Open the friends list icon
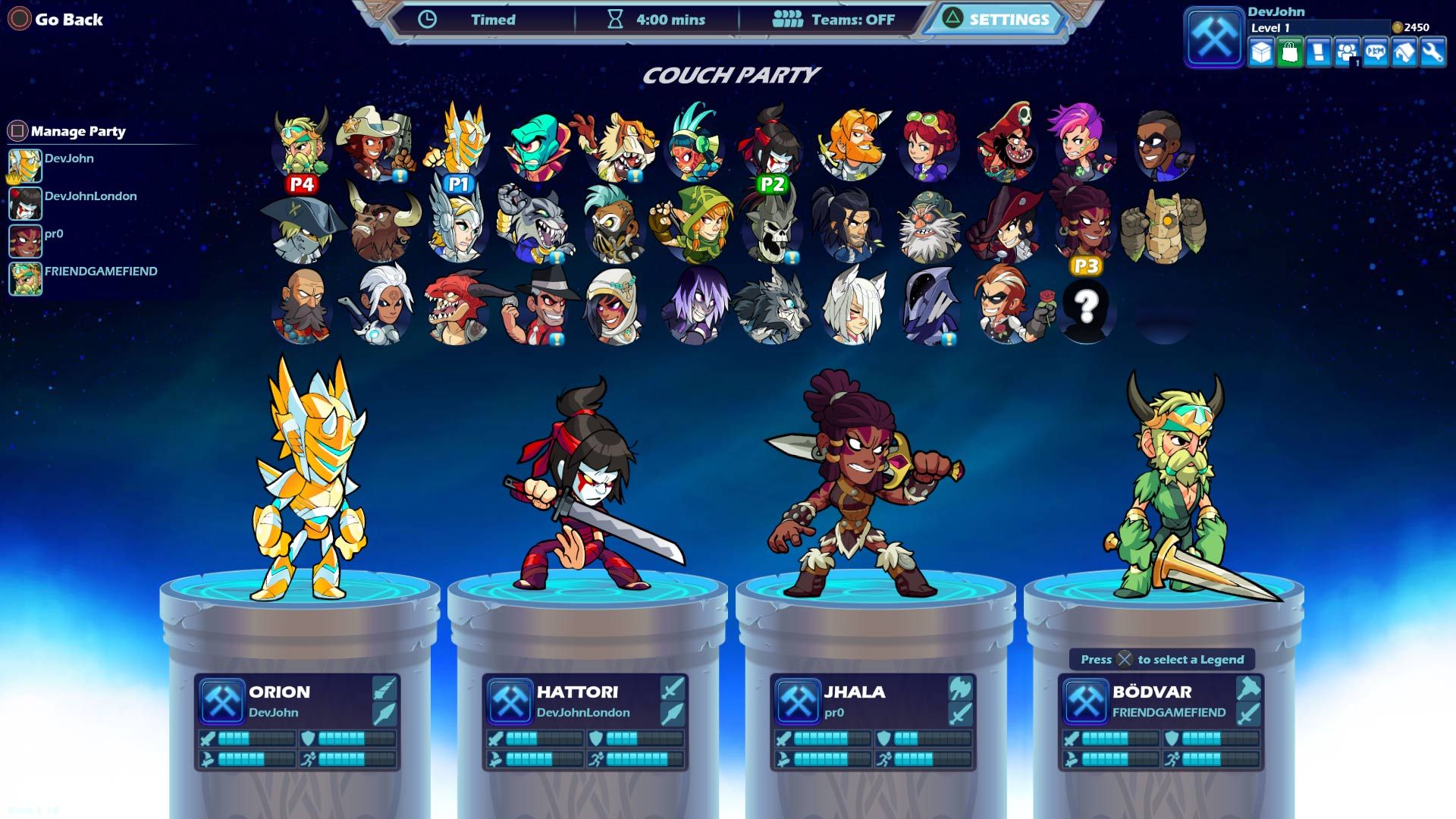The width and height of the screenshot is (1456, 819). (x=1347, y=53)
